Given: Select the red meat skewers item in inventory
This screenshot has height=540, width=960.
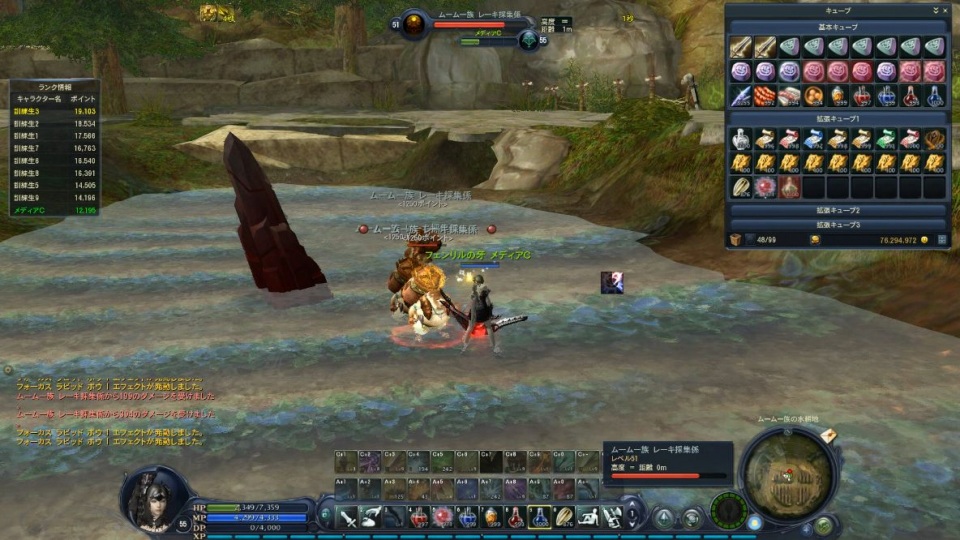Looking at the screenshot, I should 765,96.
